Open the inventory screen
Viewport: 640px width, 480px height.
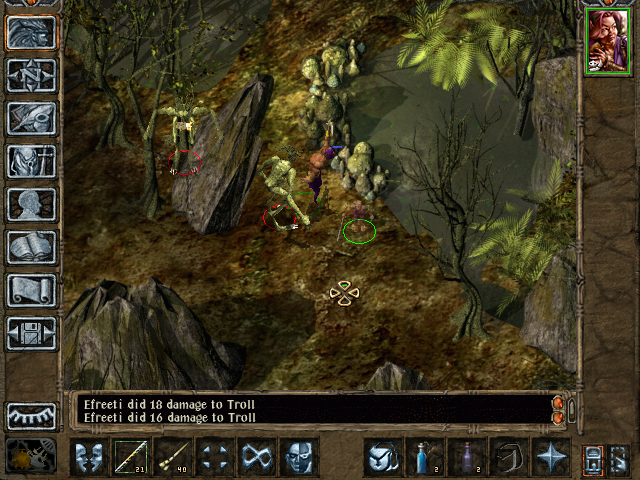pyautogui.click(x=31, y=161)
